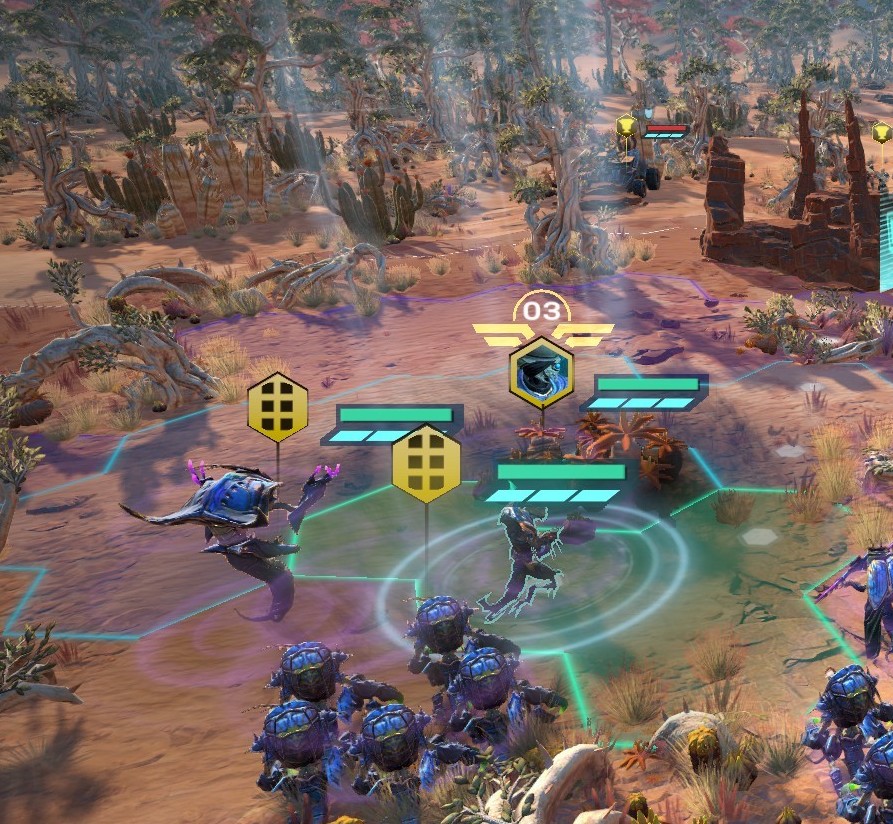Select the rank 03 hero portrait badge
This screenshot has width=893, height=824.
click(541, 372)
